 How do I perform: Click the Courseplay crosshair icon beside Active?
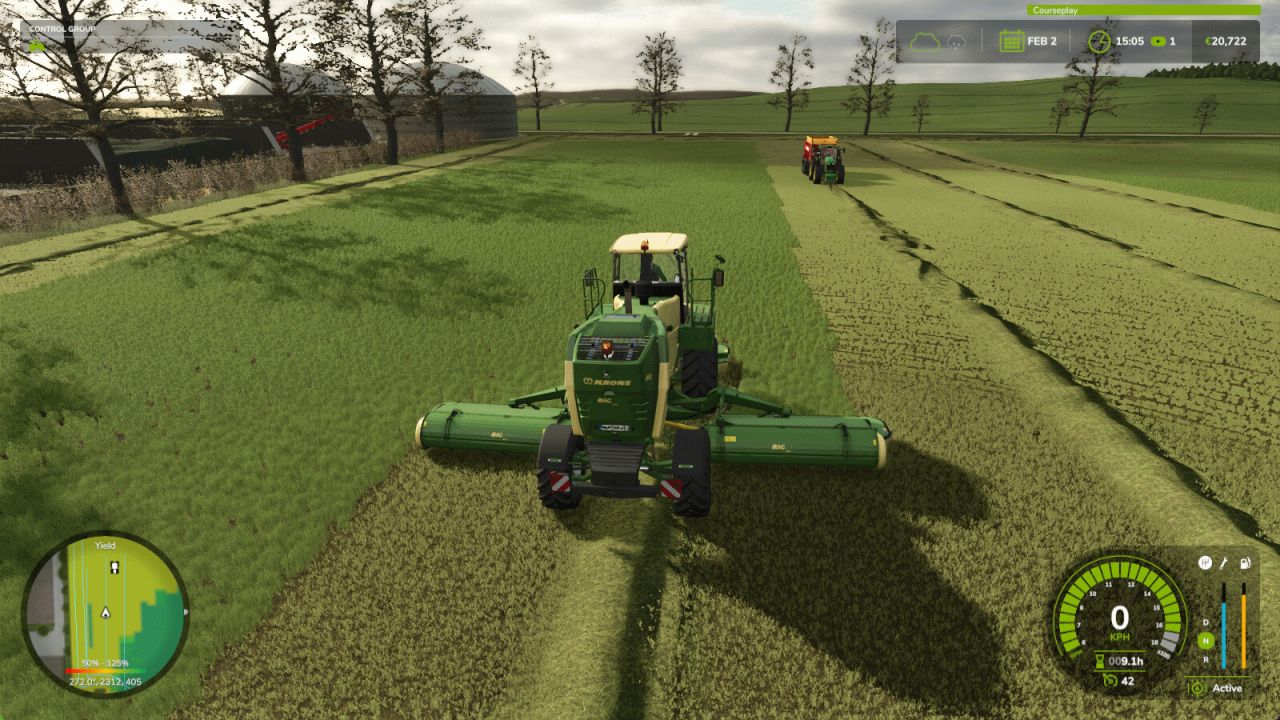1198,688
